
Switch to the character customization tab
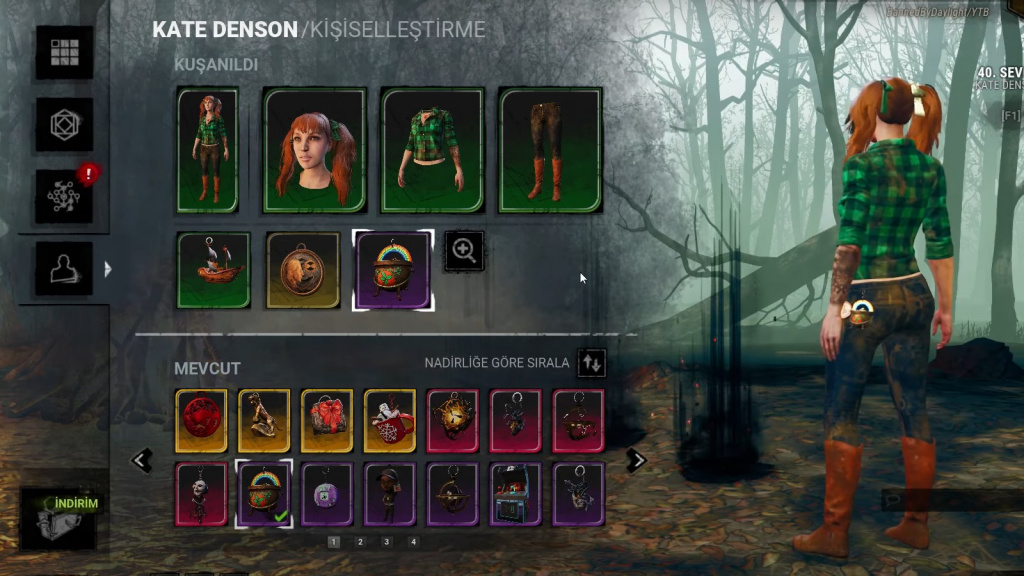click(64, 267)
